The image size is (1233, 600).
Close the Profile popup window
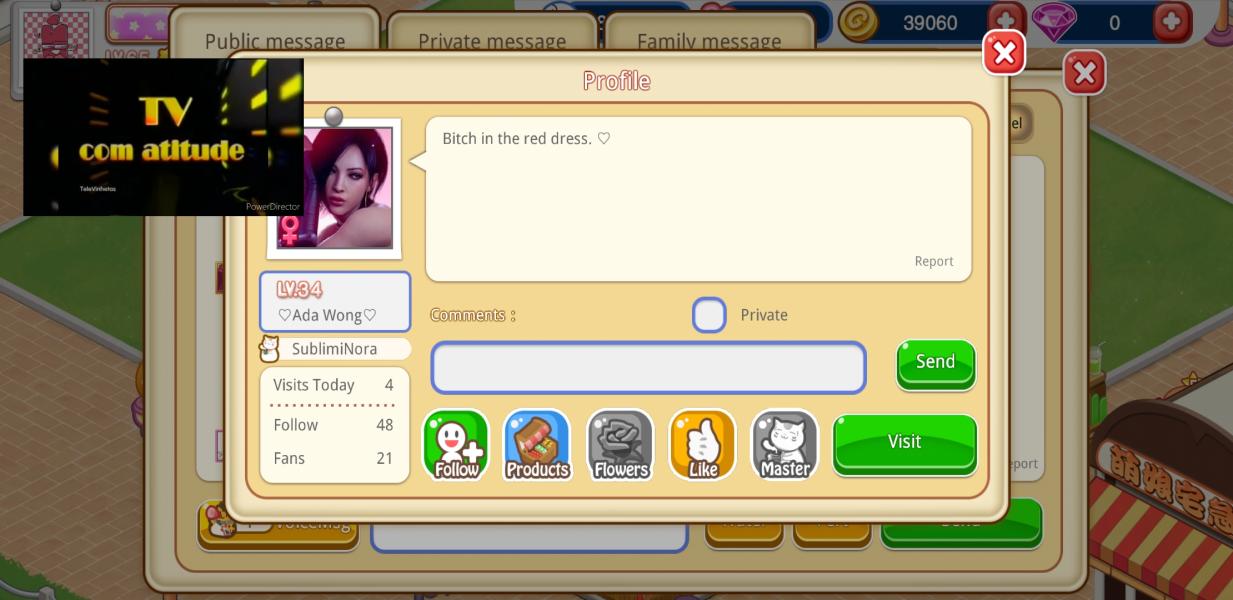(1004, 53)
